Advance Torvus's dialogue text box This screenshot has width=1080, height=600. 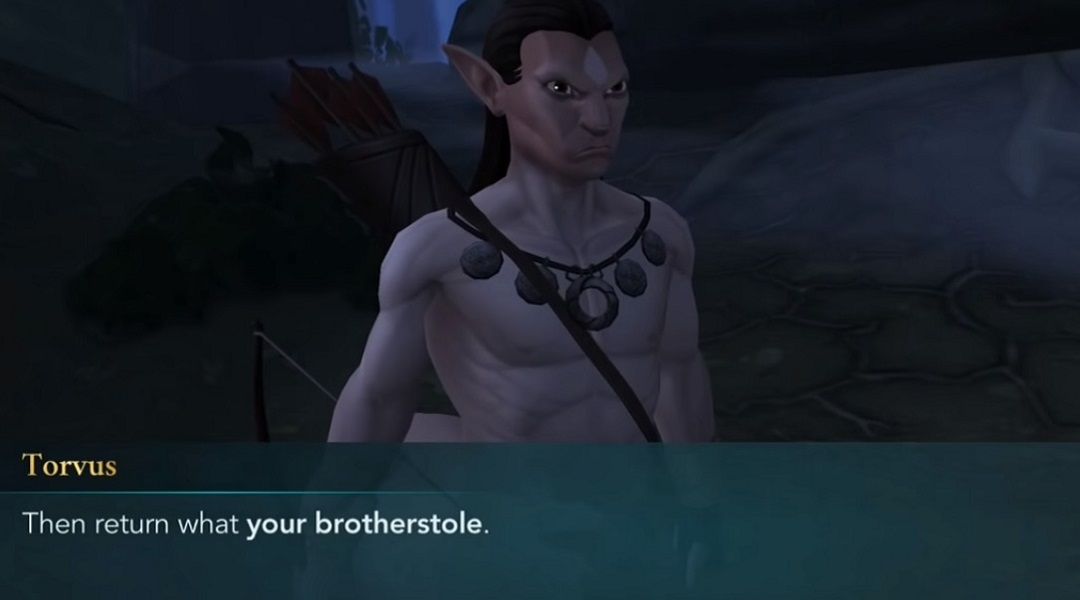540,523
